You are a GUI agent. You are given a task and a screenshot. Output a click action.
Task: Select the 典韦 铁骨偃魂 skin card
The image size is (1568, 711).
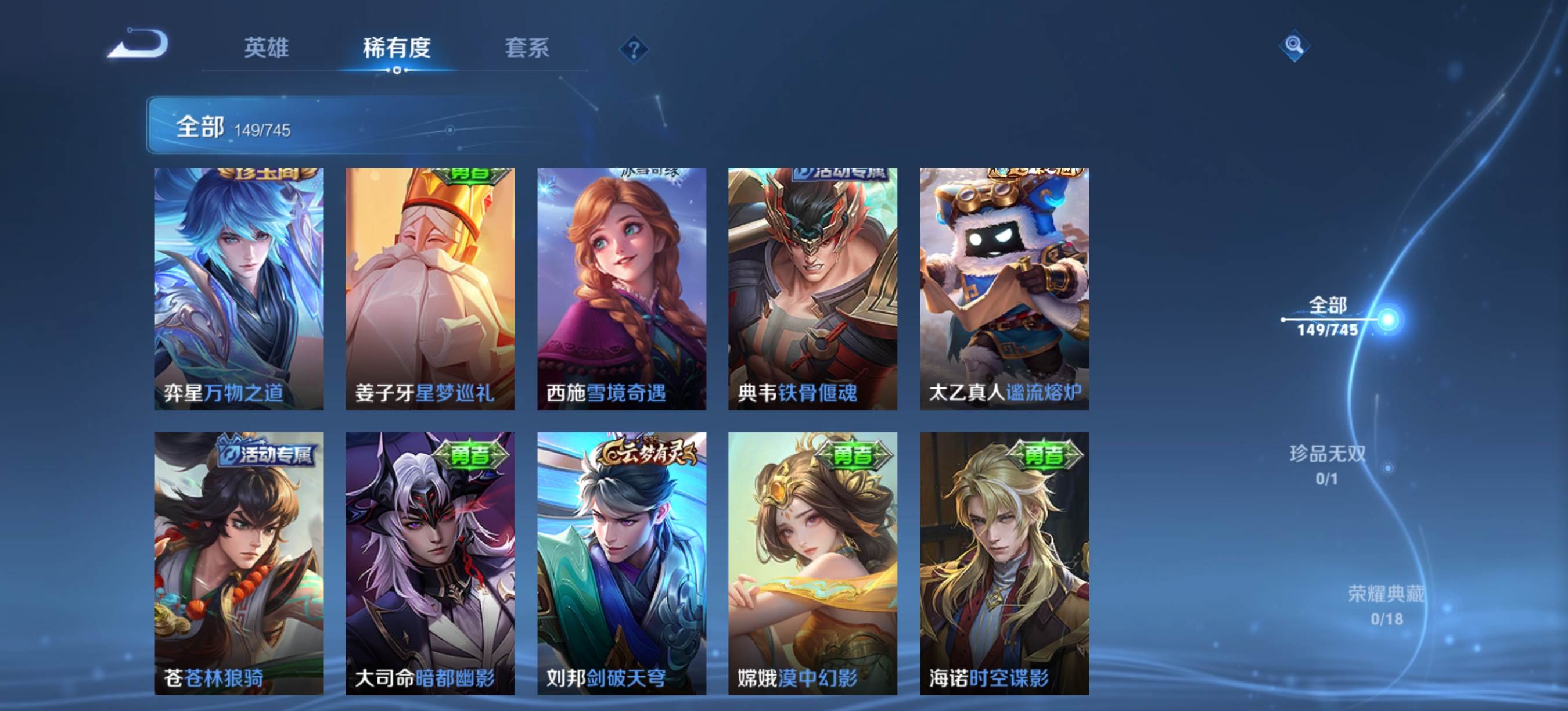pos(812,289)
